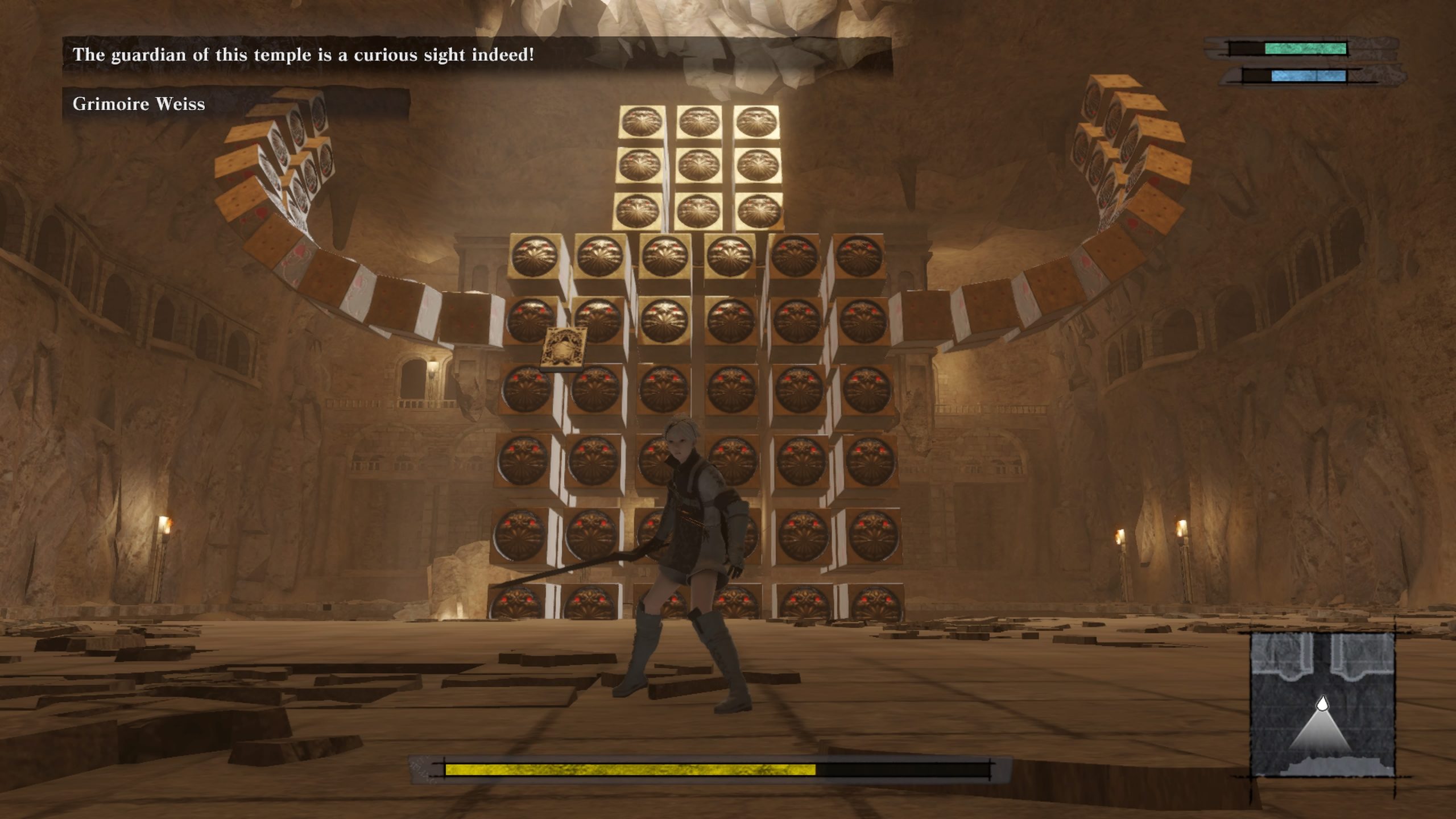The height and width of the screenshot is (819, 1456).
Task: Click the blue magic gauge below the health bar
Action: 1308,76
